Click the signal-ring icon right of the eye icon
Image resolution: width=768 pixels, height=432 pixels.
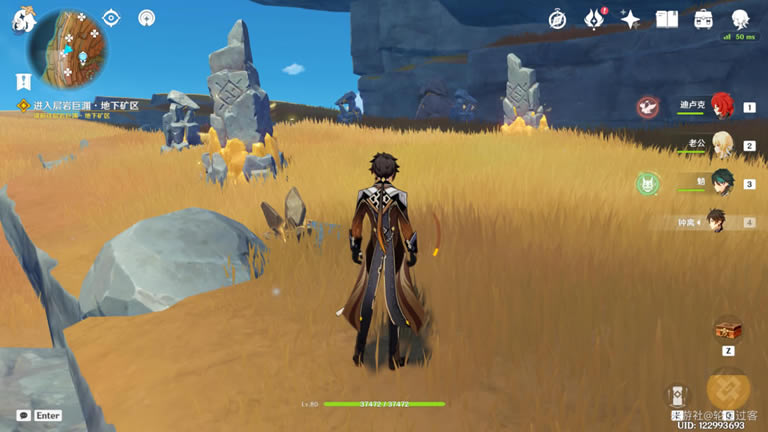click(x=147, y=18)
